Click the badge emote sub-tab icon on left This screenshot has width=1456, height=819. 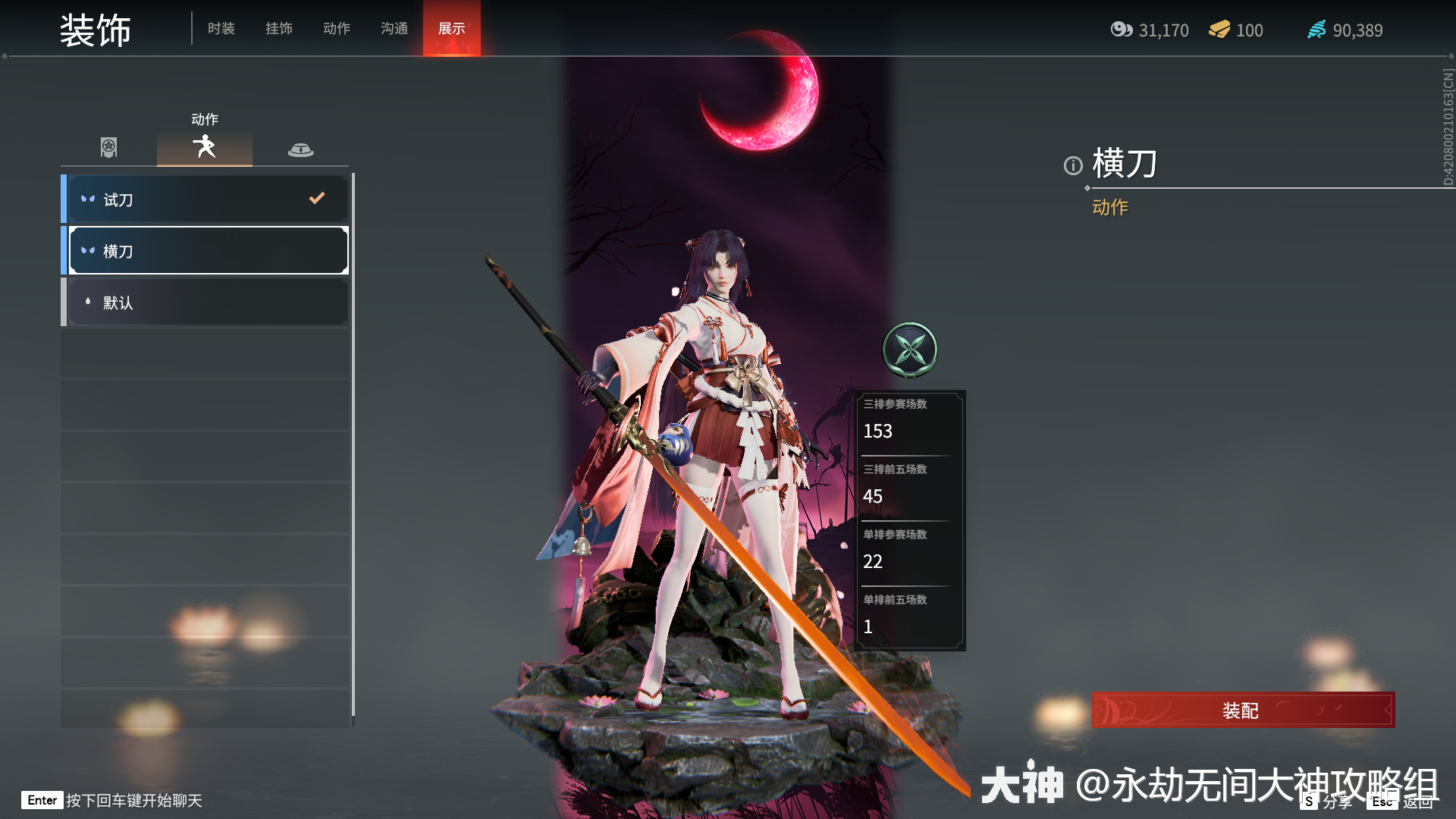click(108, 148)
